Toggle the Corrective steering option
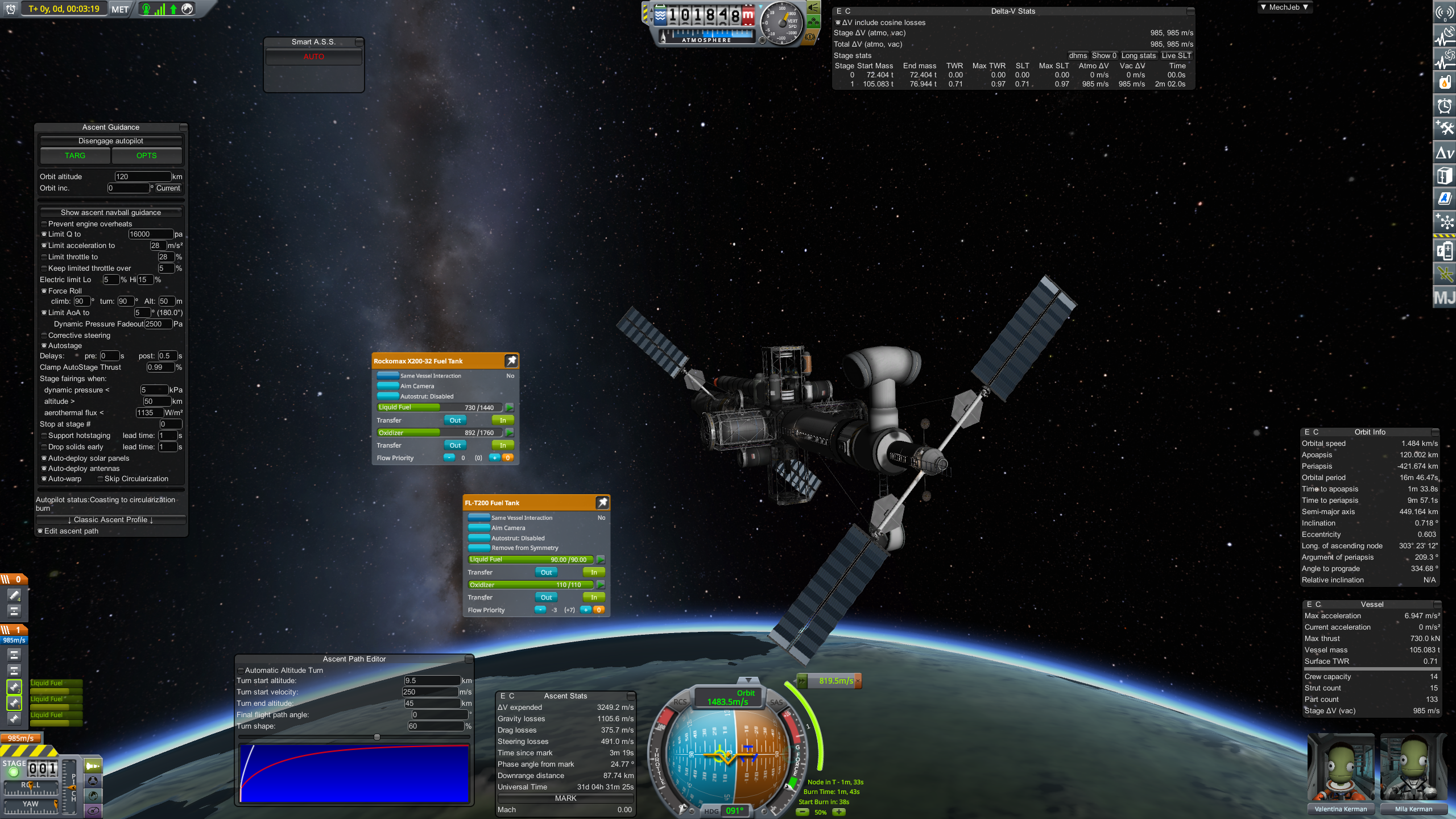 (44, 336)
